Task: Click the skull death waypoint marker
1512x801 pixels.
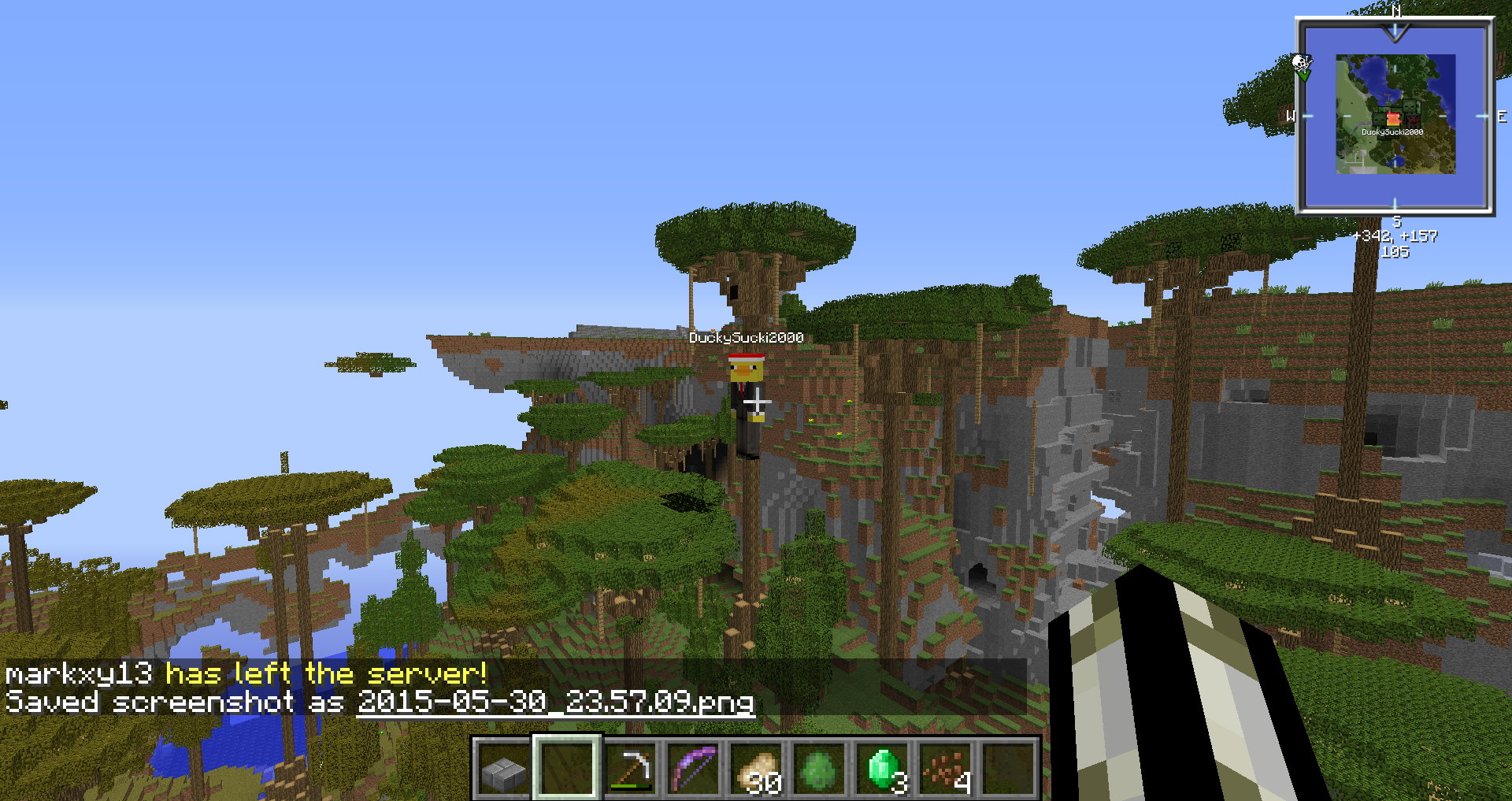Action: point(1301,62)
